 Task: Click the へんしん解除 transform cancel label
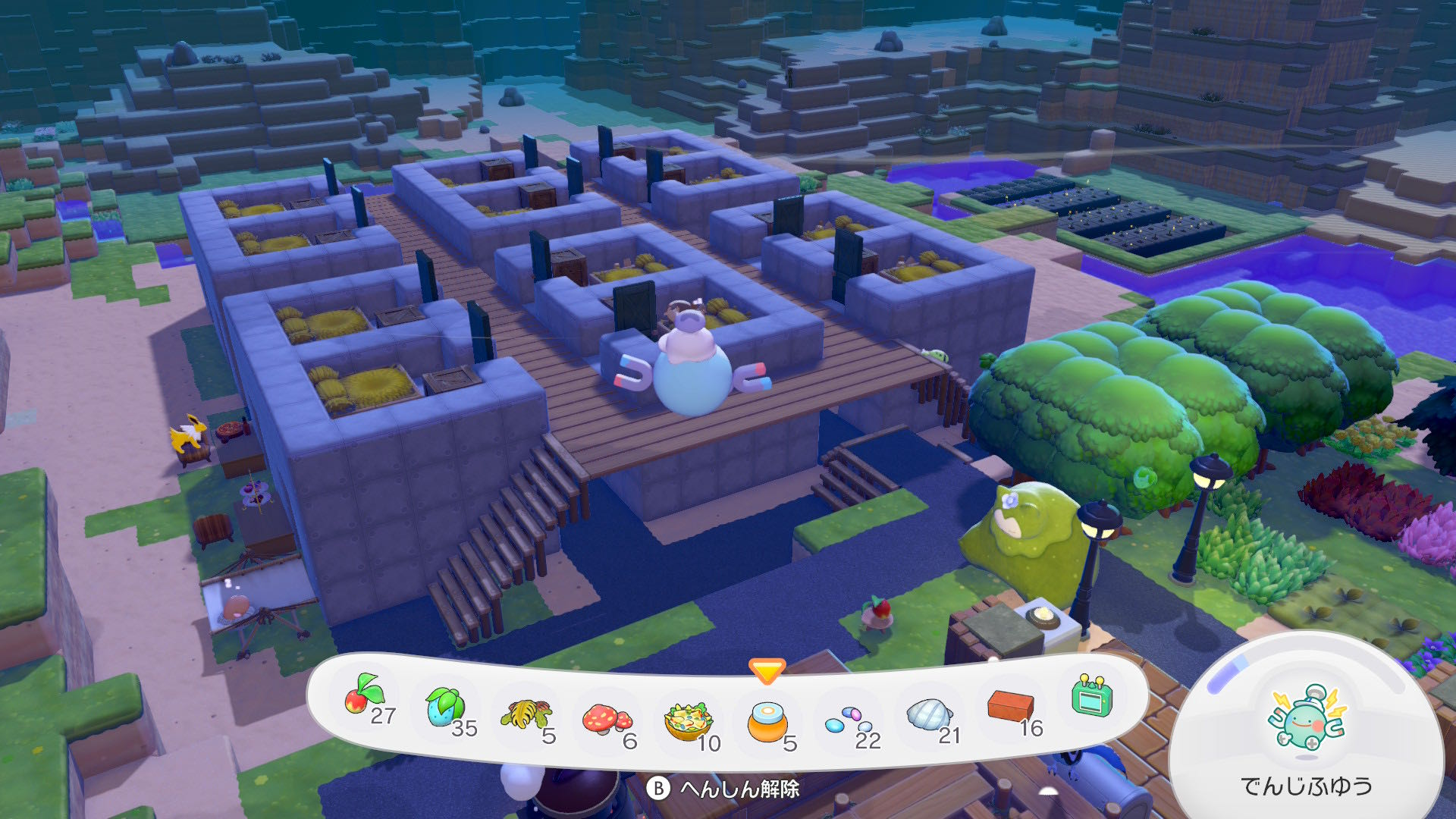pyautogui.click(x=739, y=789)
